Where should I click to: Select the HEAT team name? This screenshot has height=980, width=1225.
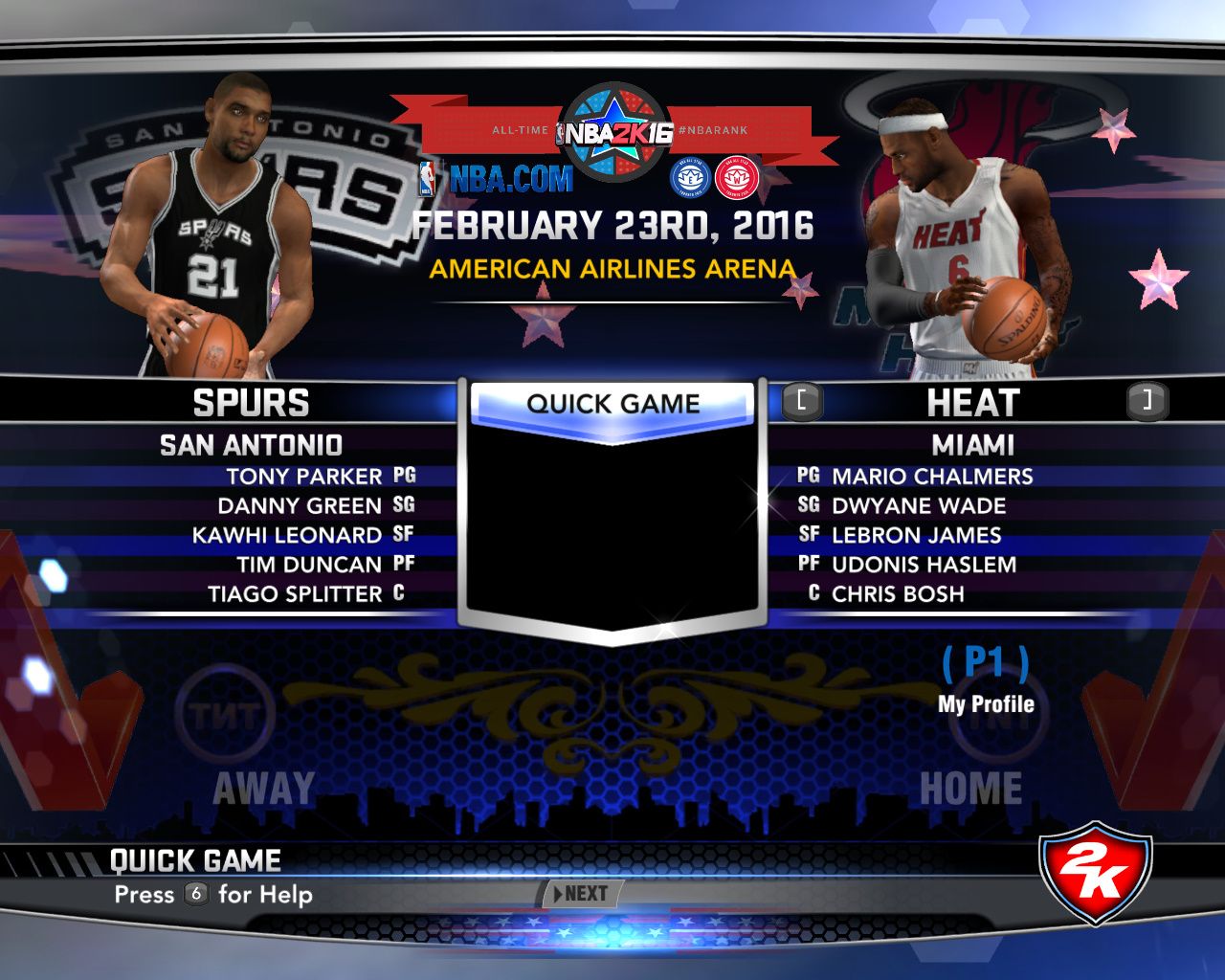point(972,403)
